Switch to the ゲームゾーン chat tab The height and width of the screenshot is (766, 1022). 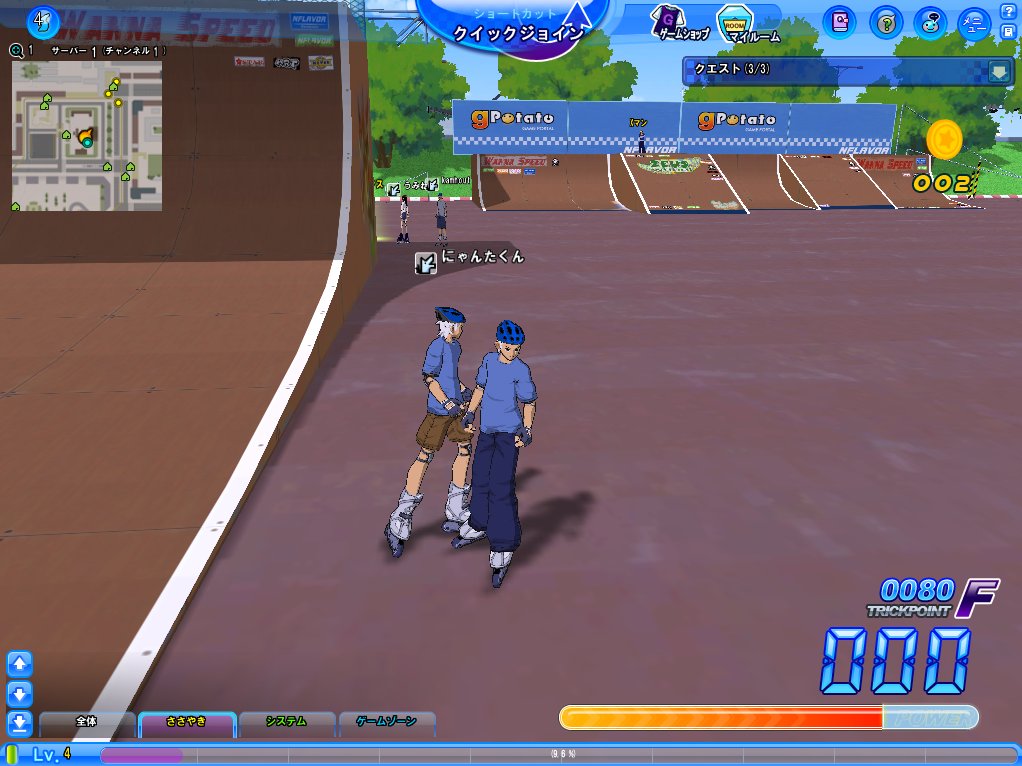coord(386,721)
